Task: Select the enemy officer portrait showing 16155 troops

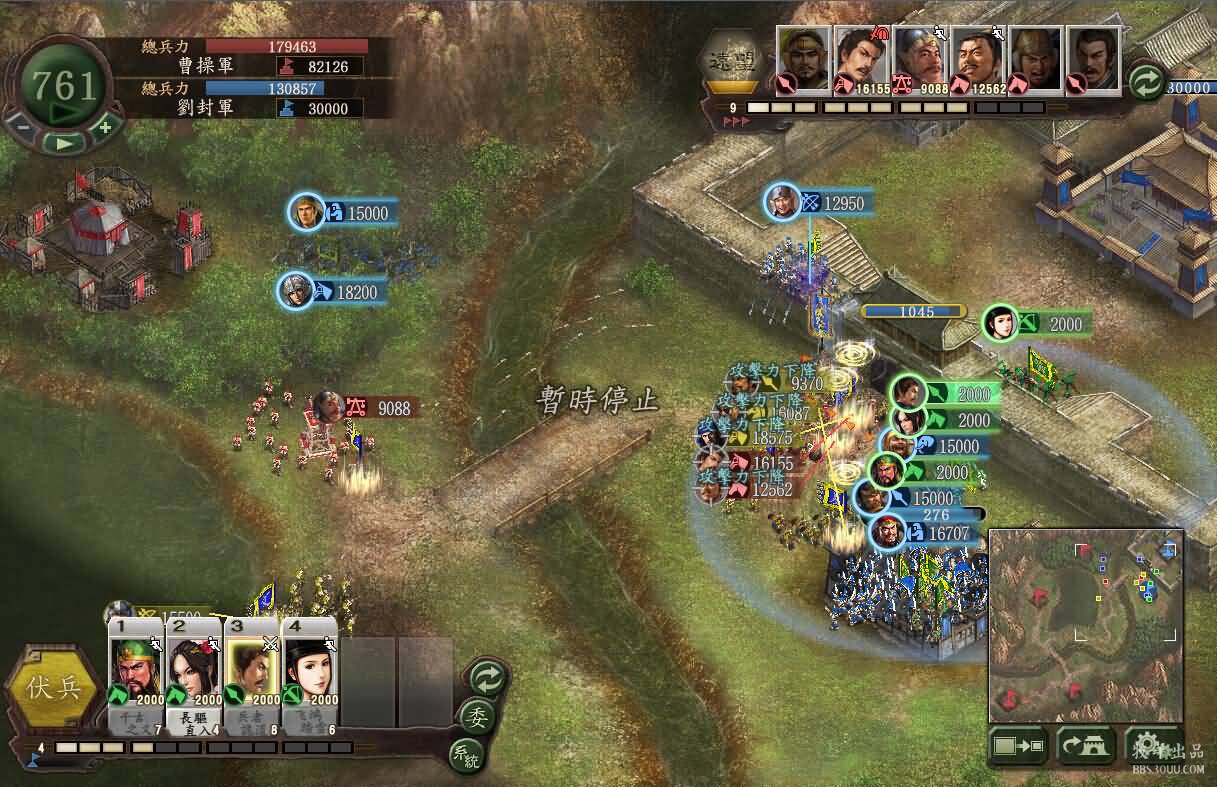Action: click(861, 60)
